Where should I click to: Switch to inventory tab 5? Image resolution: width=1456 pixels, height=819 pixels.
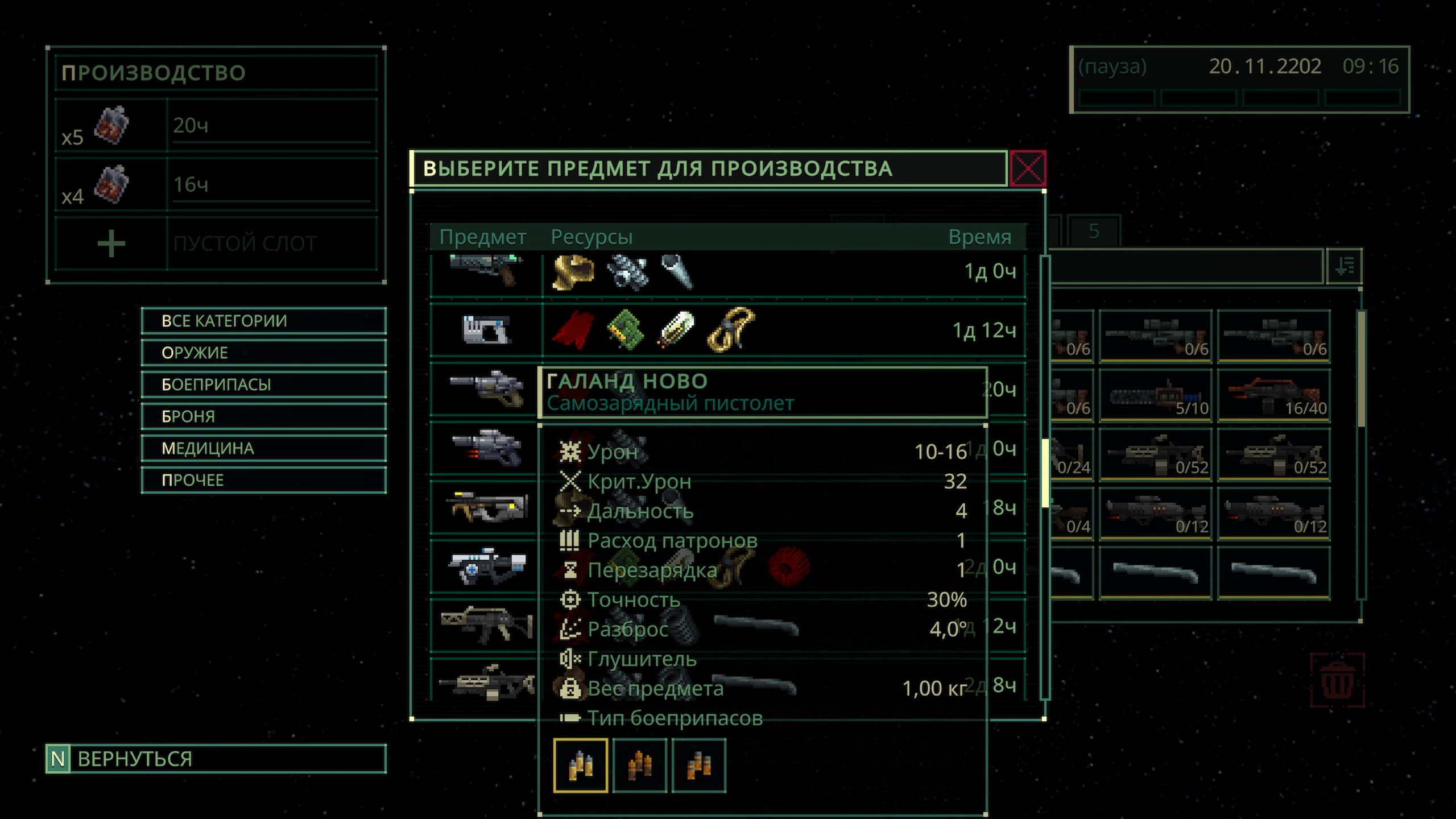1093,231
